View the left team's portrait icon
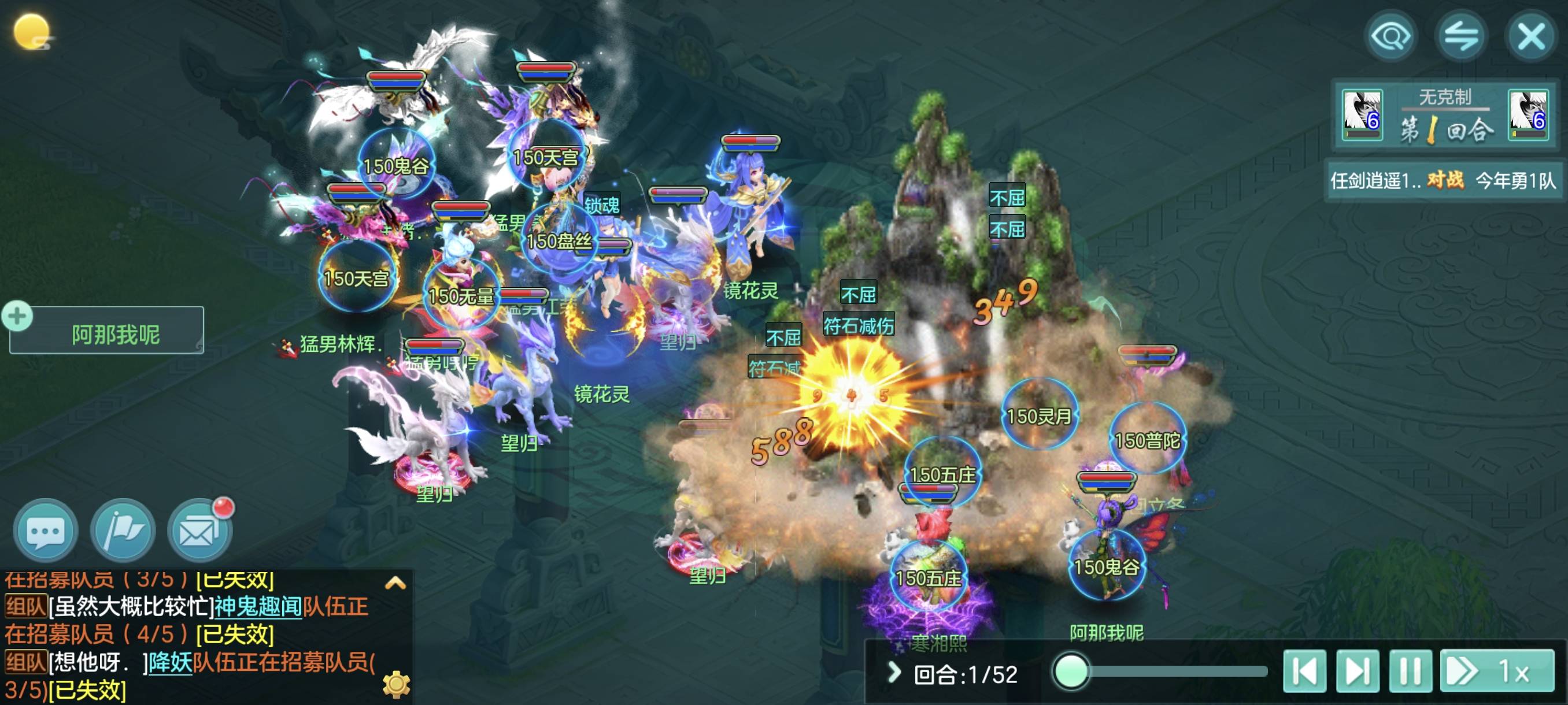The height and width of the screenshot is (705, 1568). 1362,114
